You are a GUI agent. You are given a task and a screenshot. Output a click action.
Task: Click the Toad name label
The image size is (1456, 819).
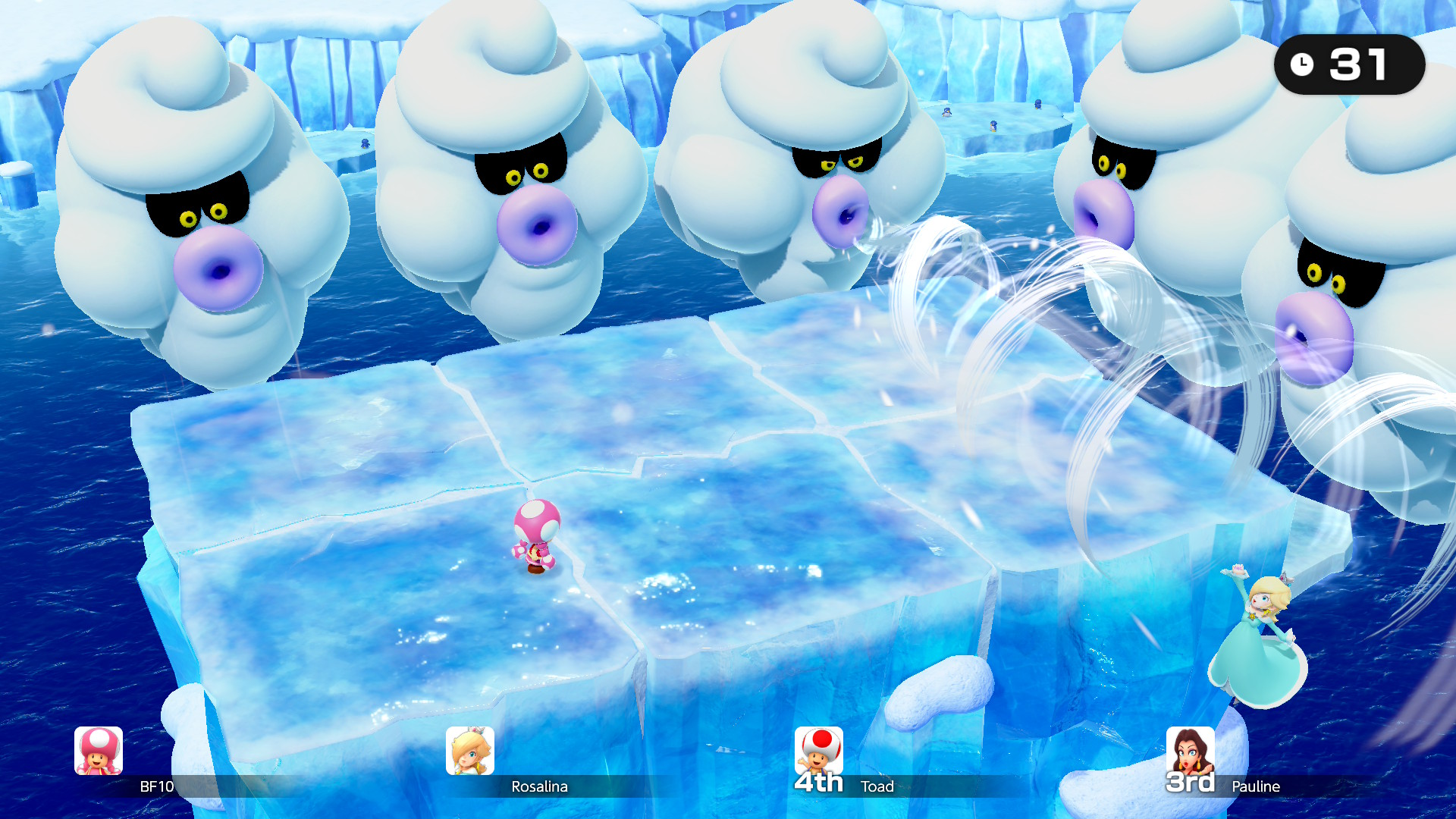pos(877,787)
